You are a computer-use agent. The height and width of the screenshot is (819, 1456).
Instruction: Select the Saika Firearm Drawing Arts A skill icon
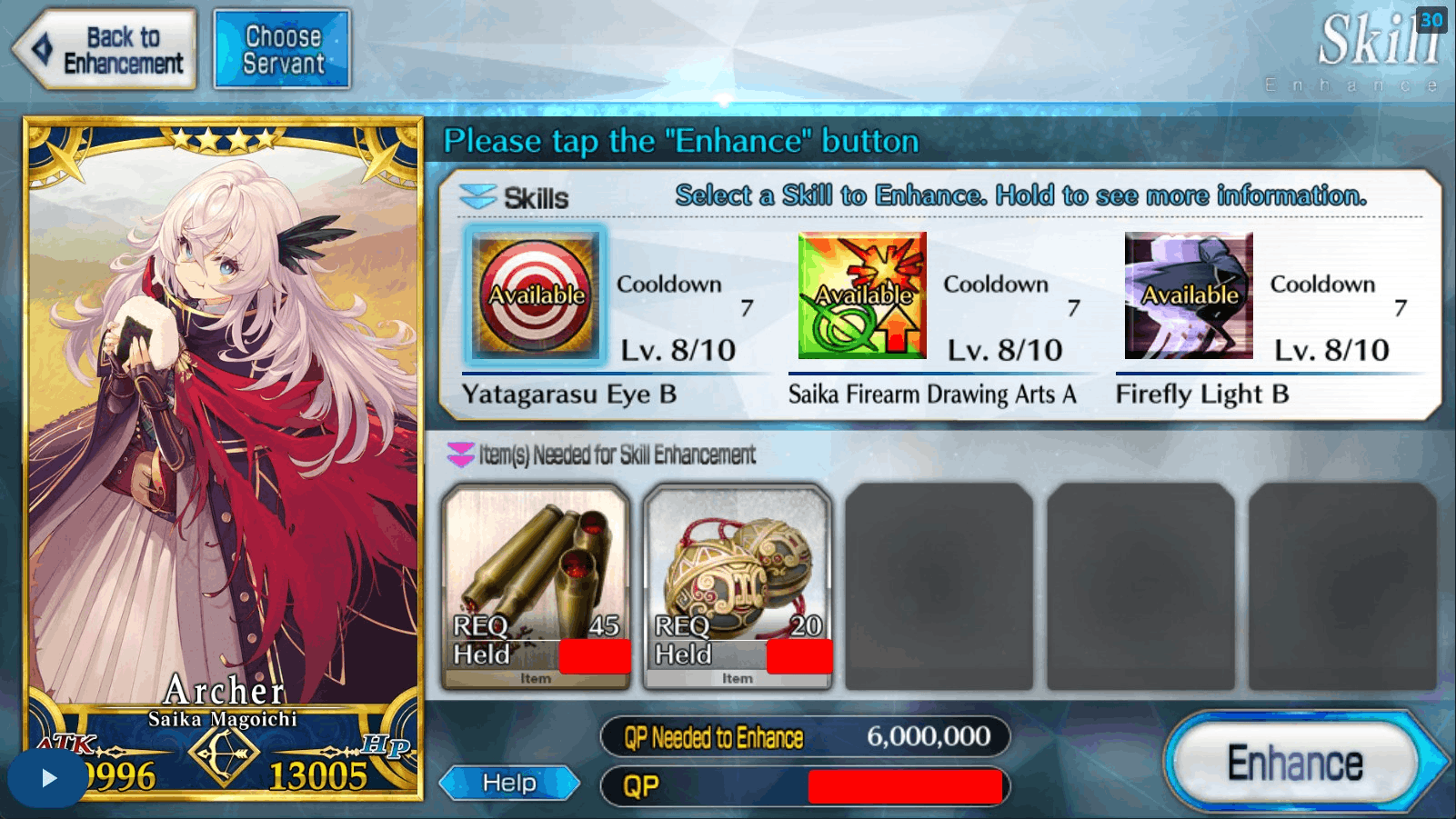(x=860, y=295)
